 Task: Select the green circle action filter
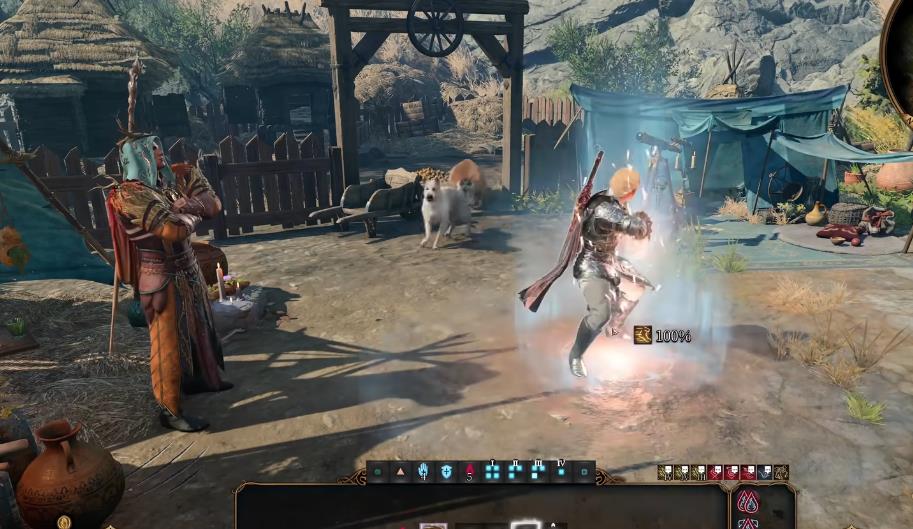coord(380,472)
